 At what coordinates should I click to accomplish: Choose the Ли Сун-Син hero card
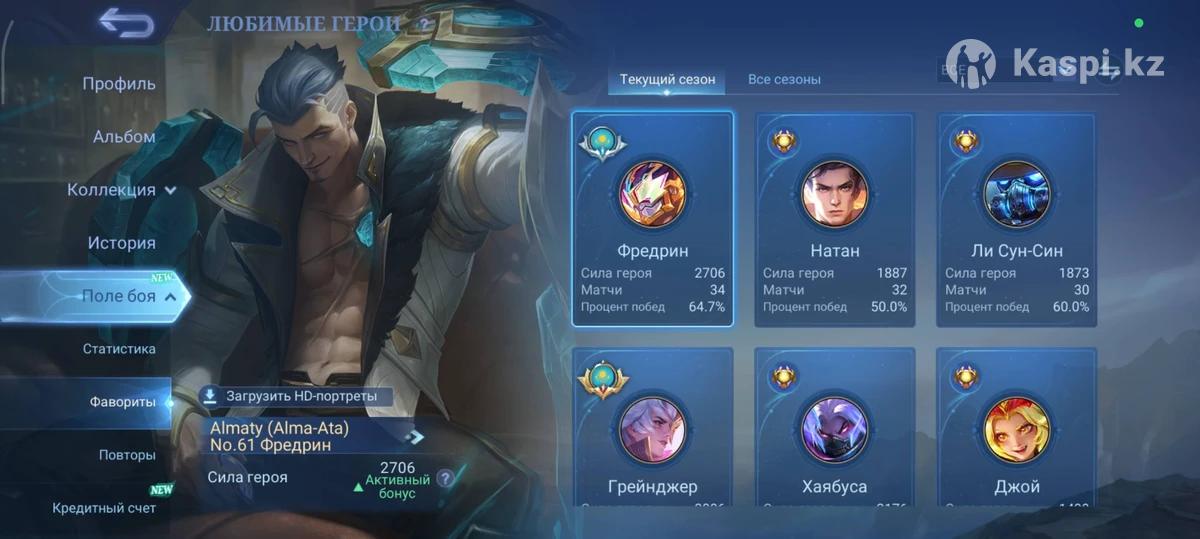pos(1016,219)
